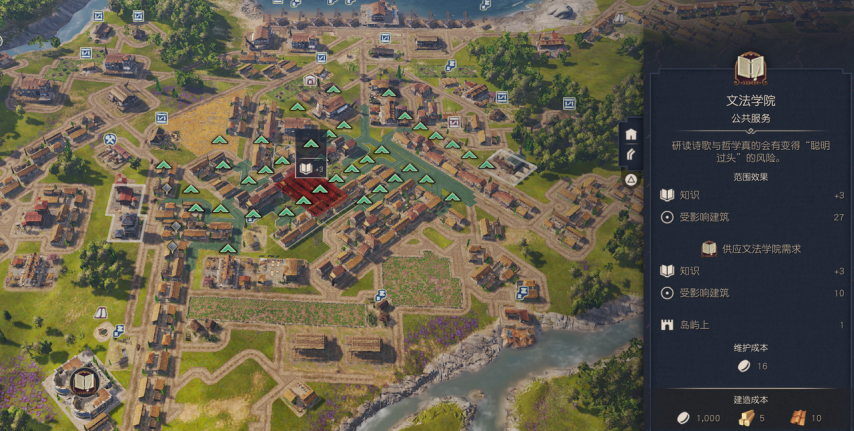The height and width of the screenshot is (431, 854).
Task: Click the round triangle upgrade button
Action: (x=631, y=180)
